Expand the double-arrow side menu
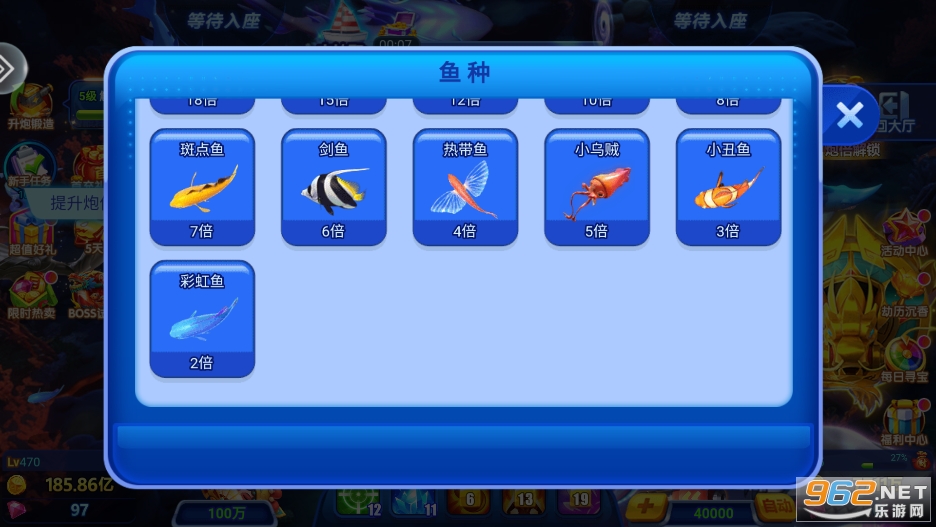The image size is (936, 527). [8, 69]
